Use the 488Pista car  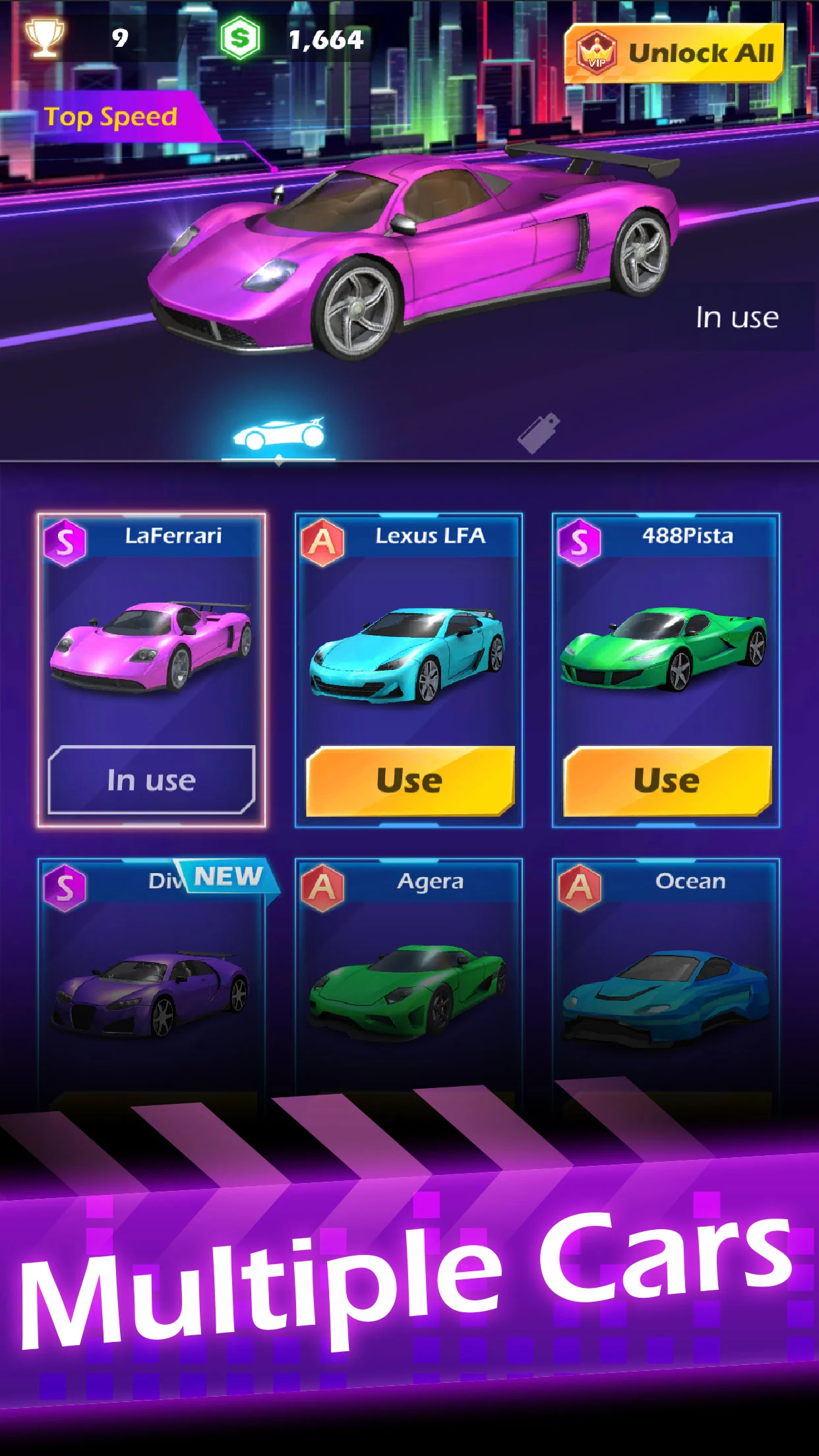667,780
